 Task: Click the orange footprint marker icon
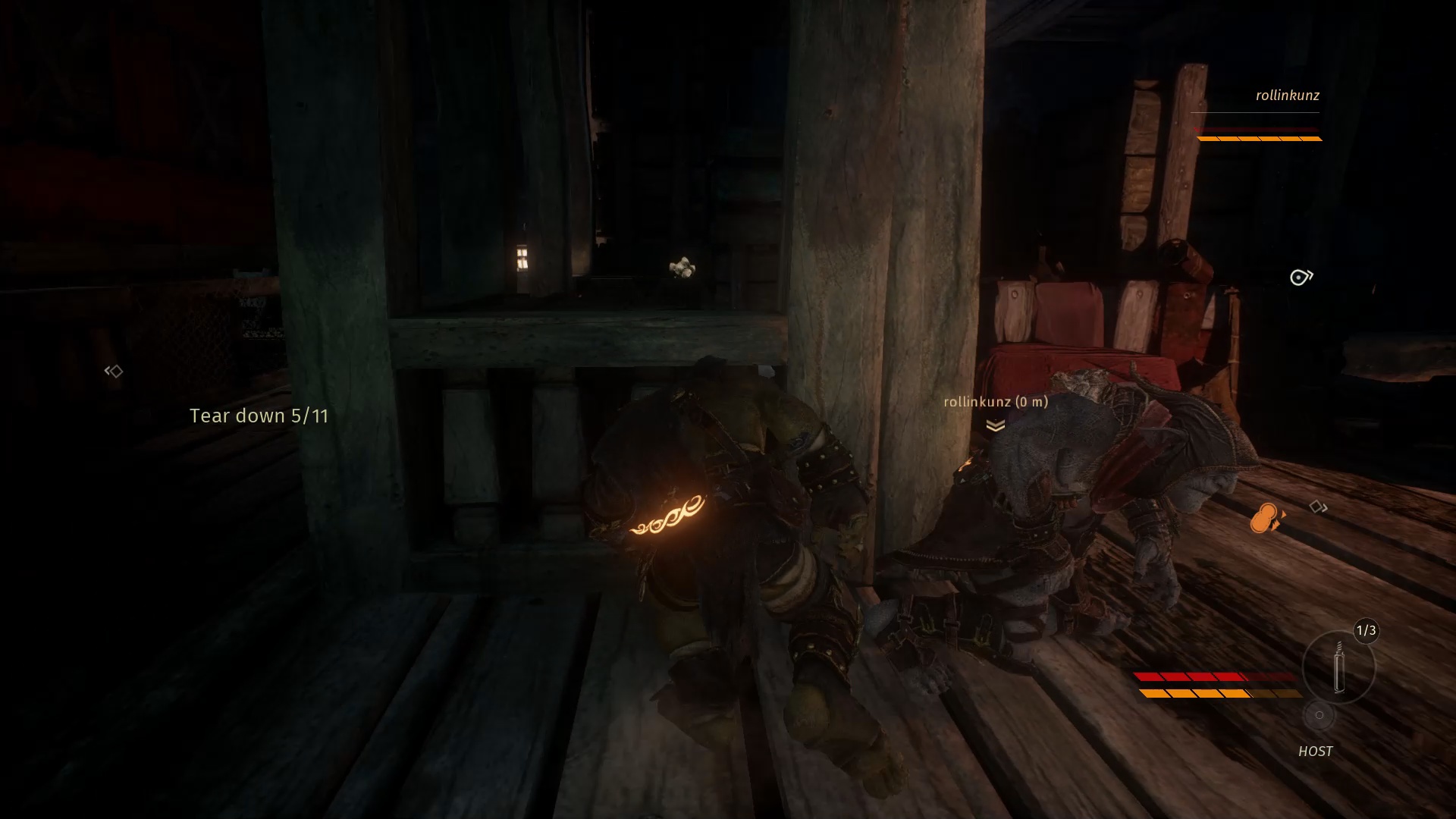point(1266,519)
